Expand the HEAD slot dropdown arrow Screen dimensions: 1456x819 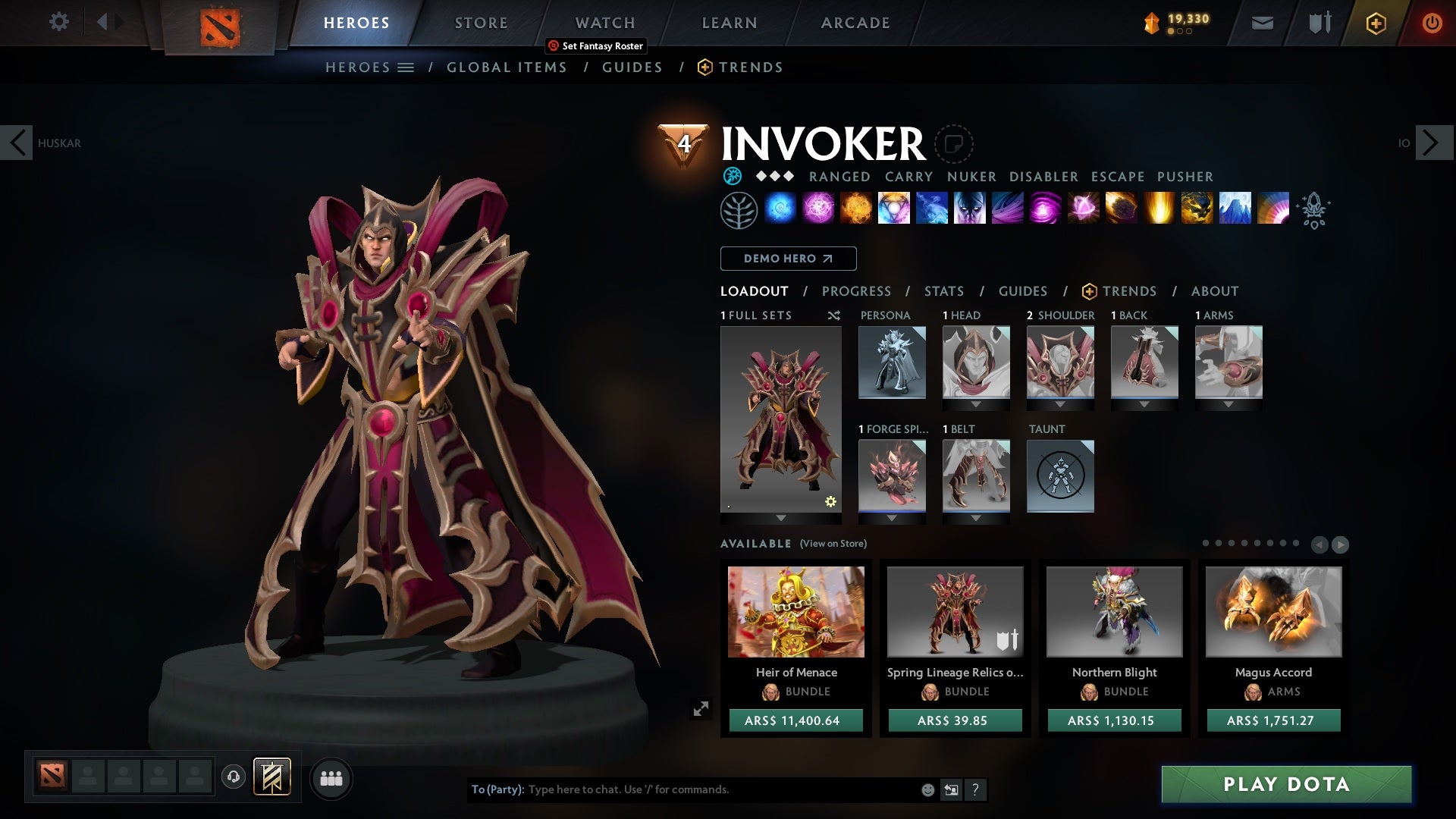(976, 404)
